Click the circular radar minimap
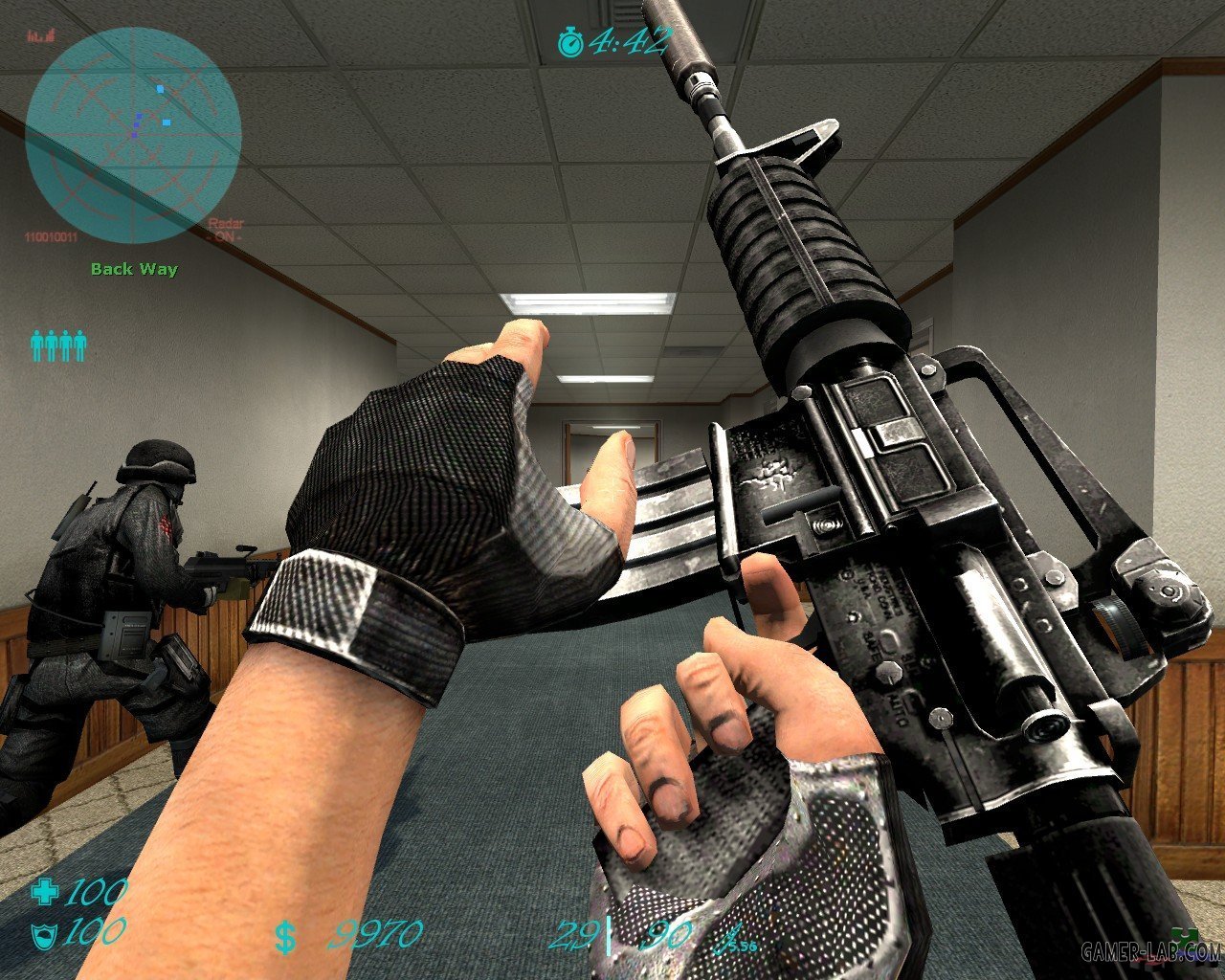Screen dimensions: 1225x980 pos(132,134)
